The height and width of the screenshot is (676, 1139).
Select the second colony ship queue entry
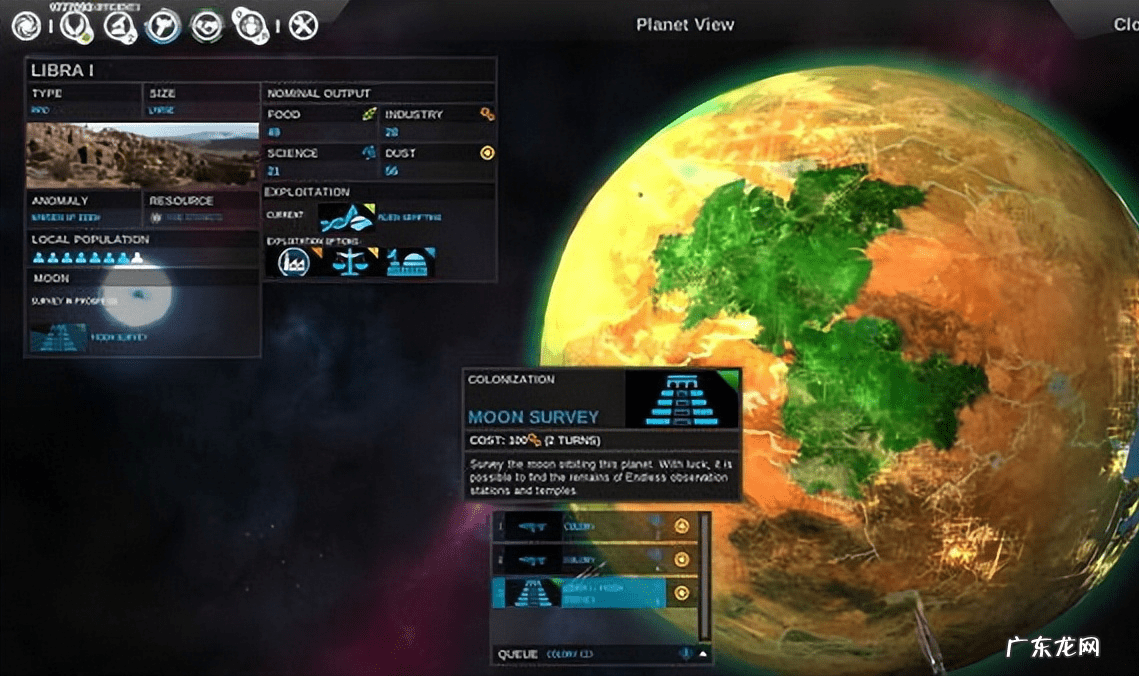tap(582, 559)
